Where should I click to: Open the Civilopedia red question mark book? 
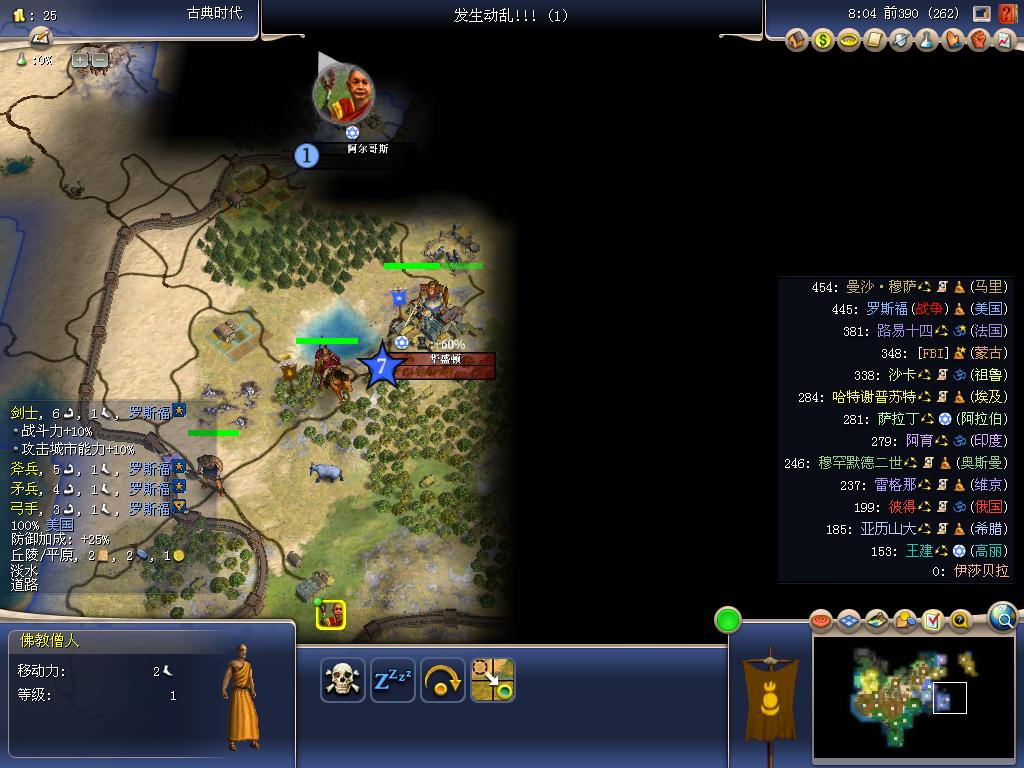(1007, 14)
